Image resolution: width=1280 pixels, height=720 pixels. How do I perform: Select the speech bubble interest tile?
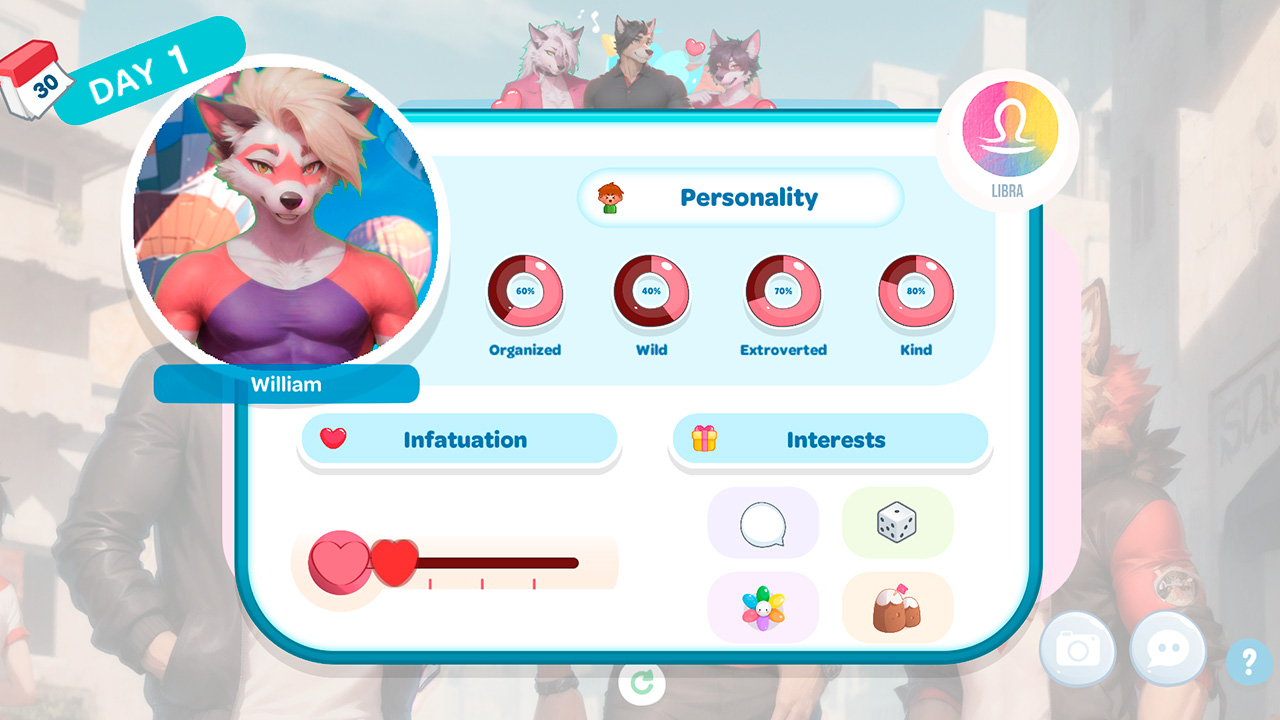(x=763, y=522)
